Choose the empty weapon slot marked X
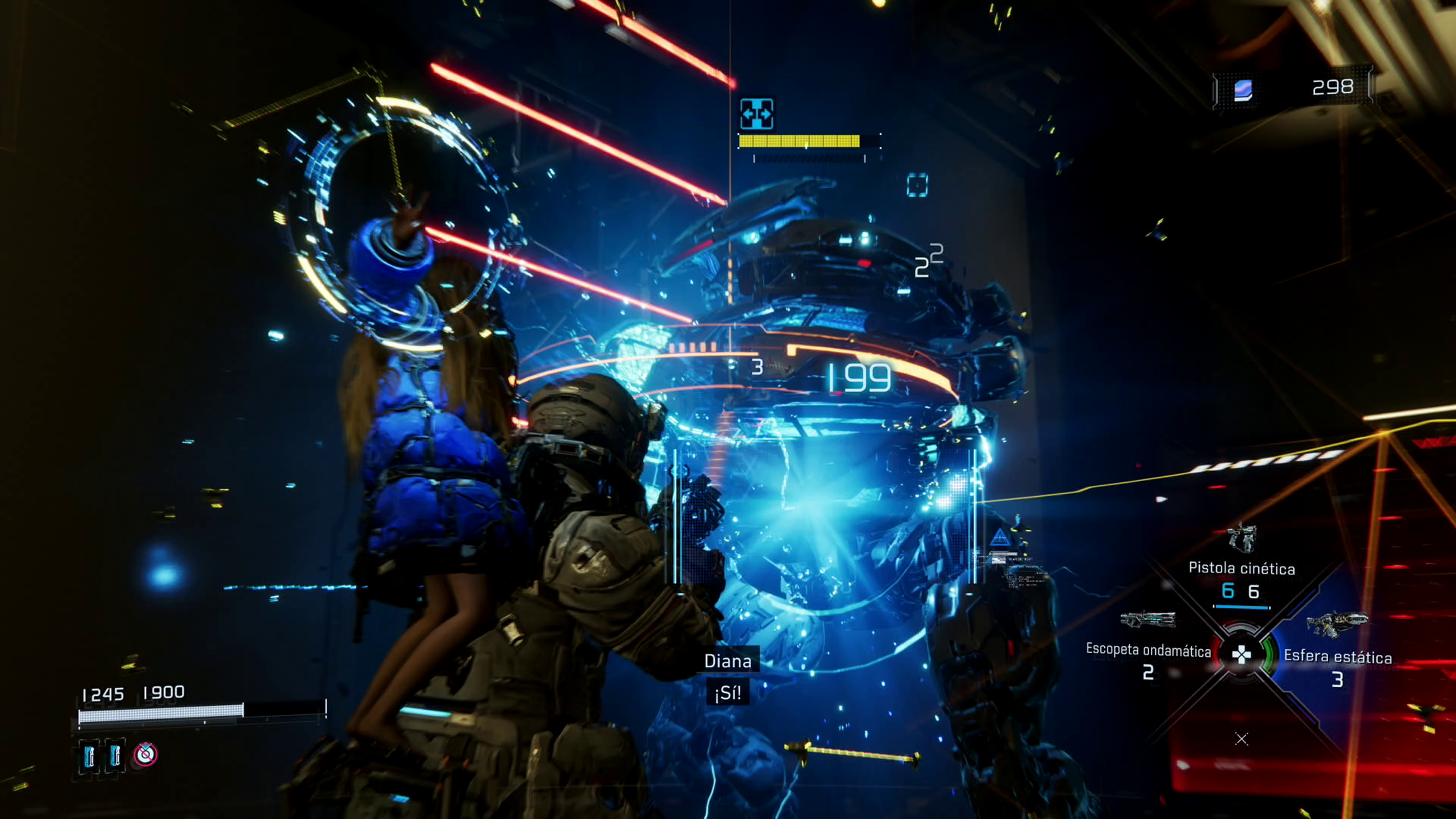This screenshot has height=819, width=1456. pos(1241,739)
